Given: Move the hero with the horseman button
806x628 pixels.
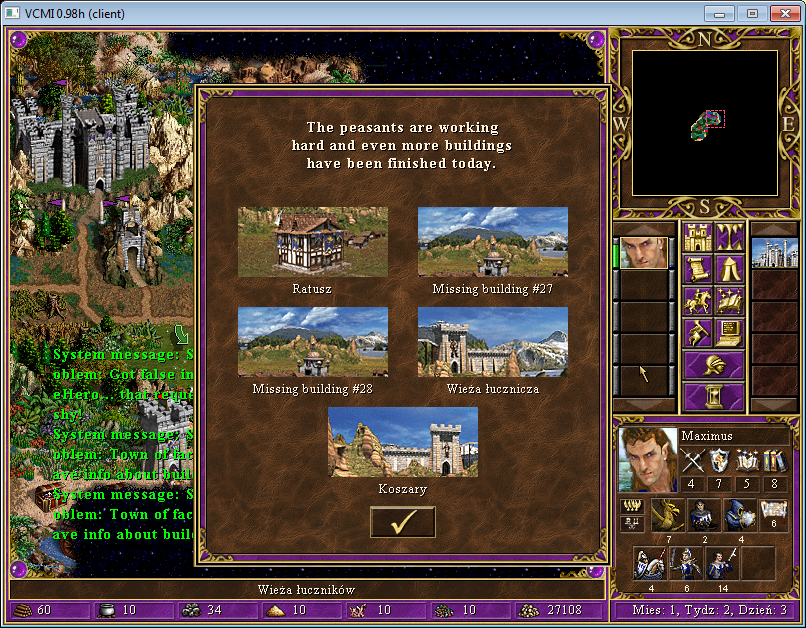Looking at the screenshot, I should (697, 300).
